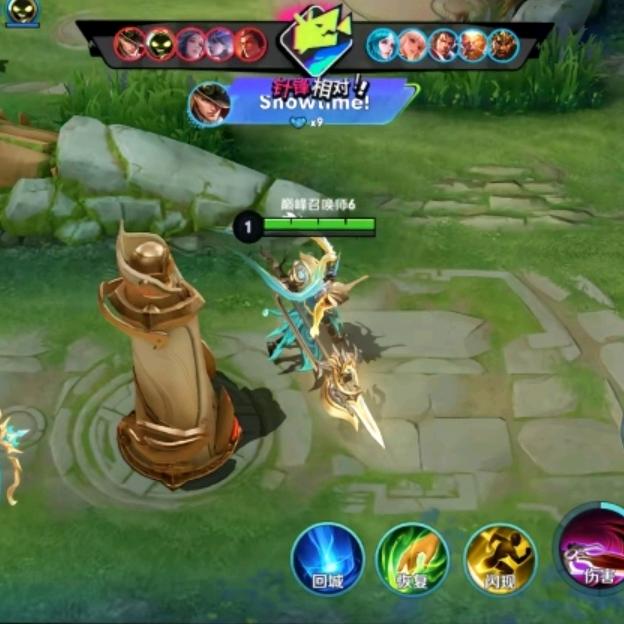Click the dark yellow-eyed face icon in the corner

point(22,12)
